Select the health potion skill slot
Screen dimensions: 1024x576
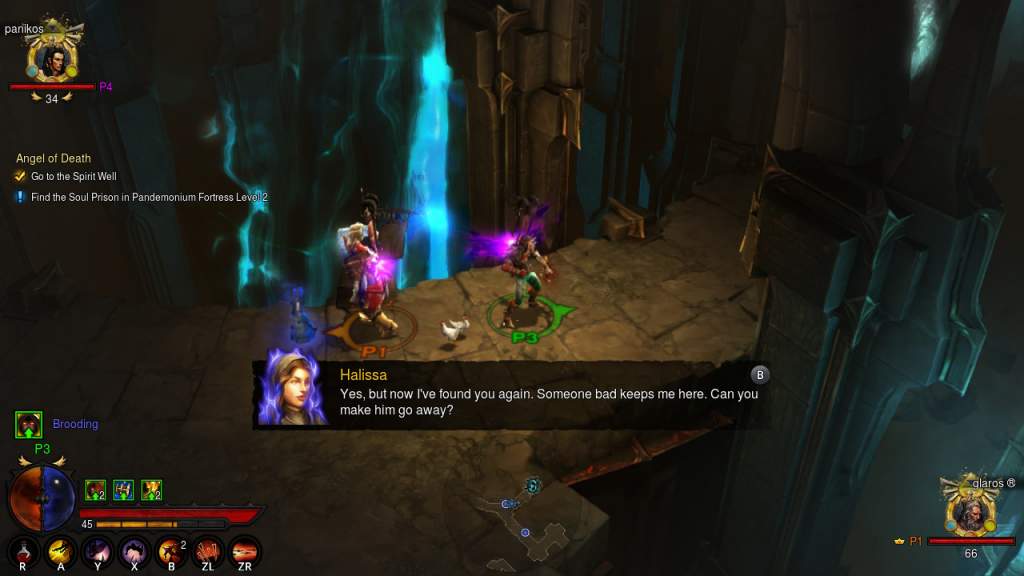point(25,551)
